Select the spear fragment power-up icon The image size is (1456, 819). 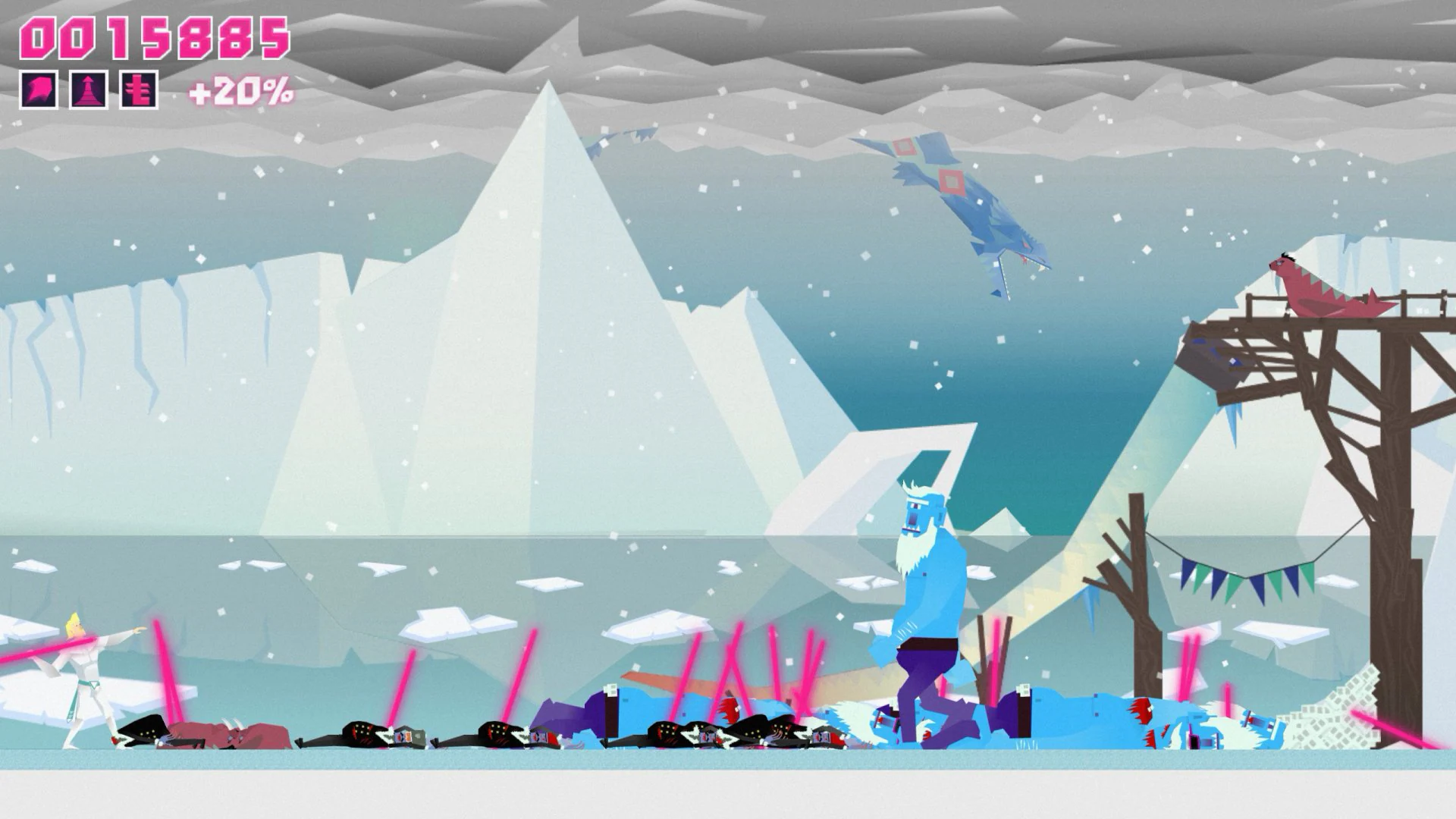click(x=38, y=89)
